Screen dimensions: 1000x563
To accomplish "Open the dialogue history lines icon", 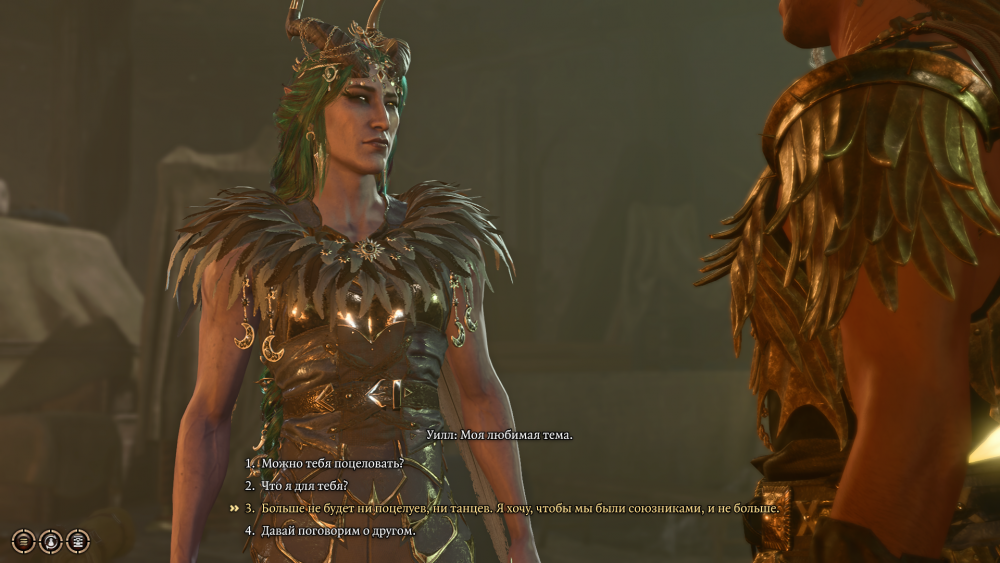I will click(23, 541).
